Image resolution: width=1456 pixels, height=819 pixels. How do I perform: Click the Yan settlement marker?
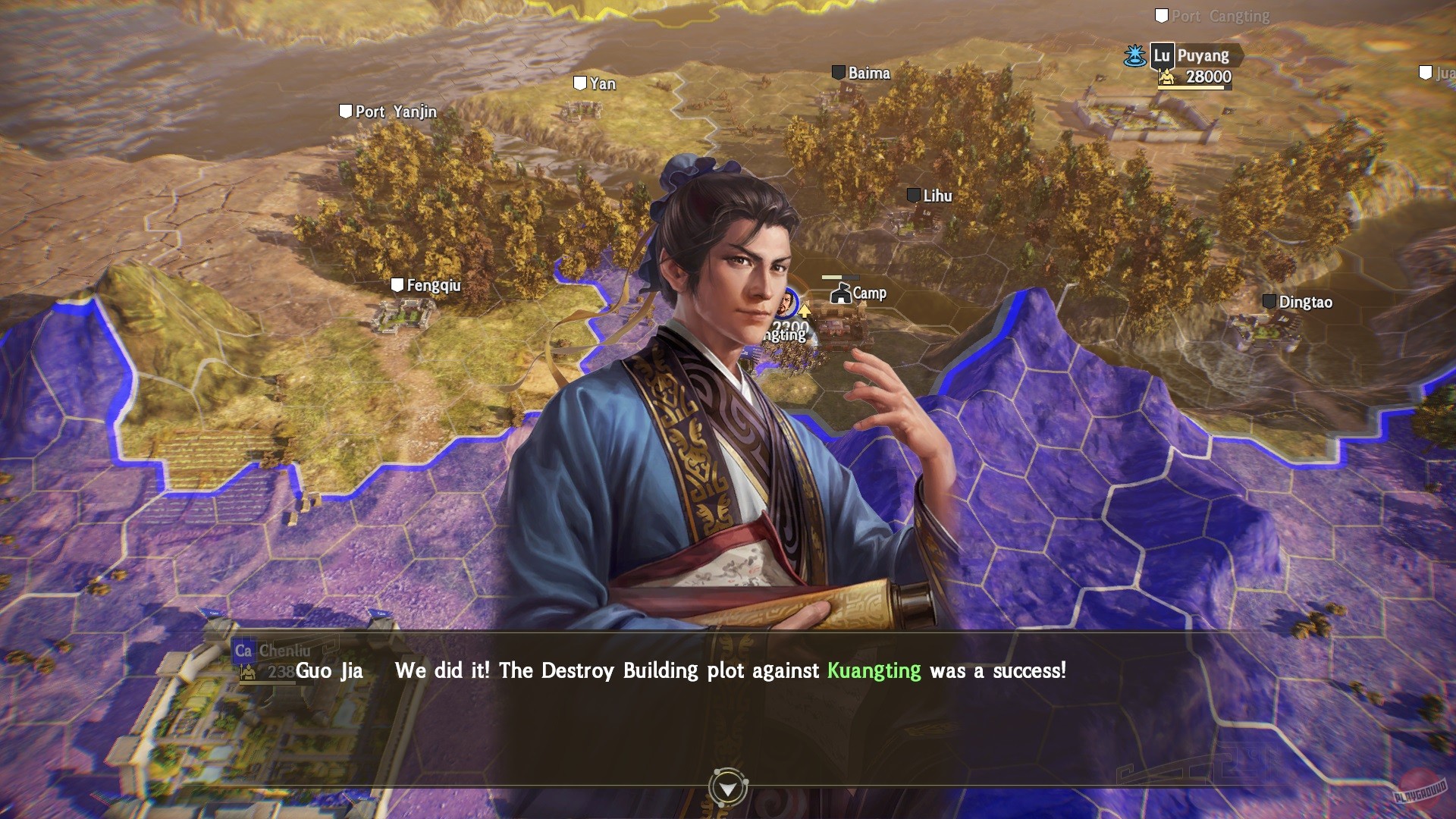579,83
